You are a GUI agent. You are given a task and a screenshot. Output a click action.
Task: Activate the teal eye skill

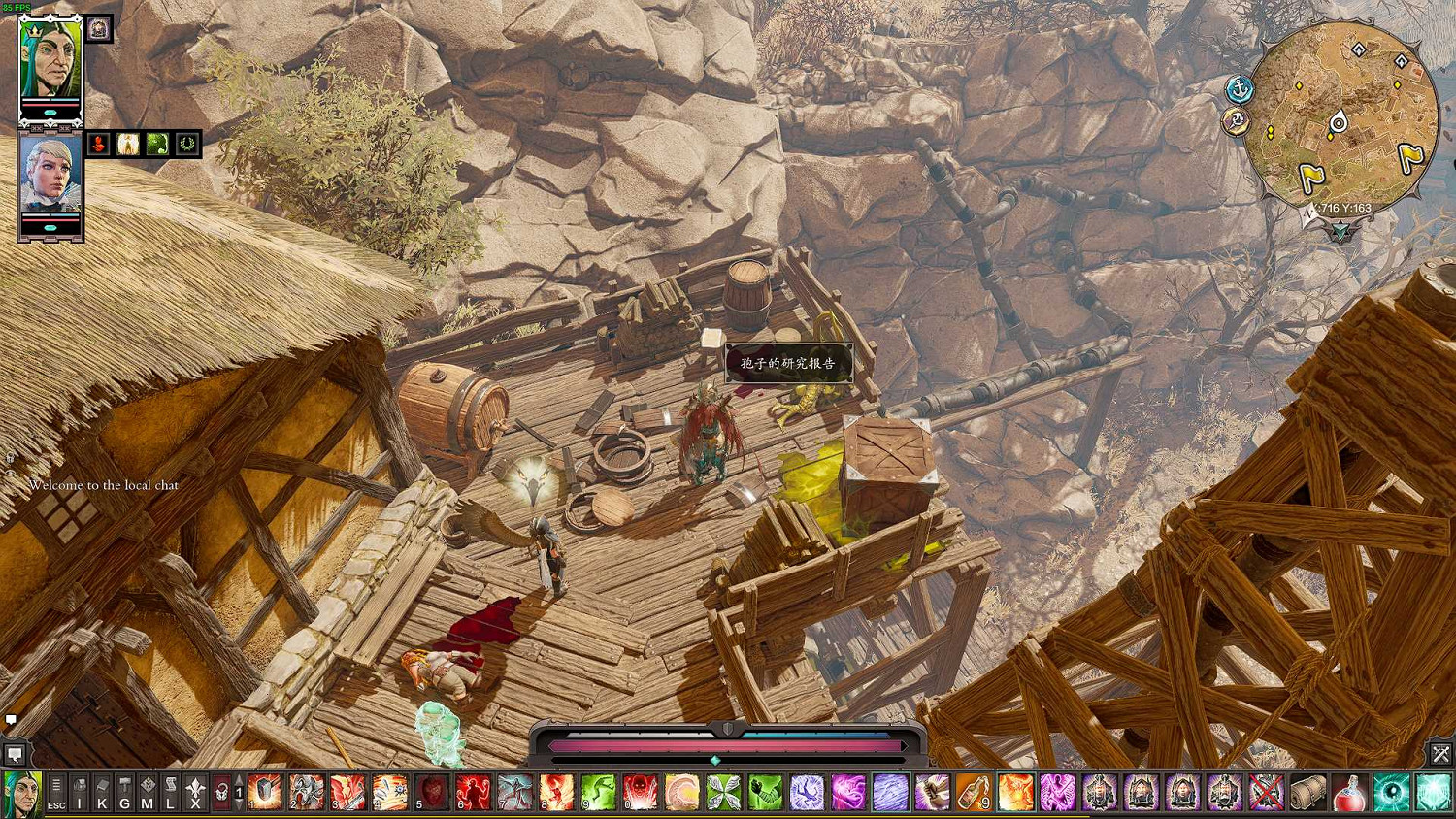1391,793
